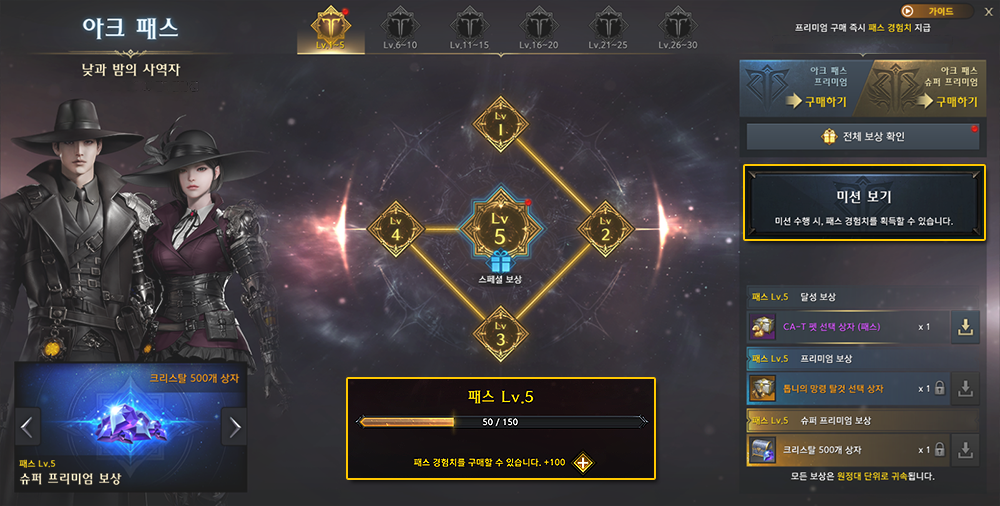Show the next reward preview
1000x506 pixels.
coord(235,427)
